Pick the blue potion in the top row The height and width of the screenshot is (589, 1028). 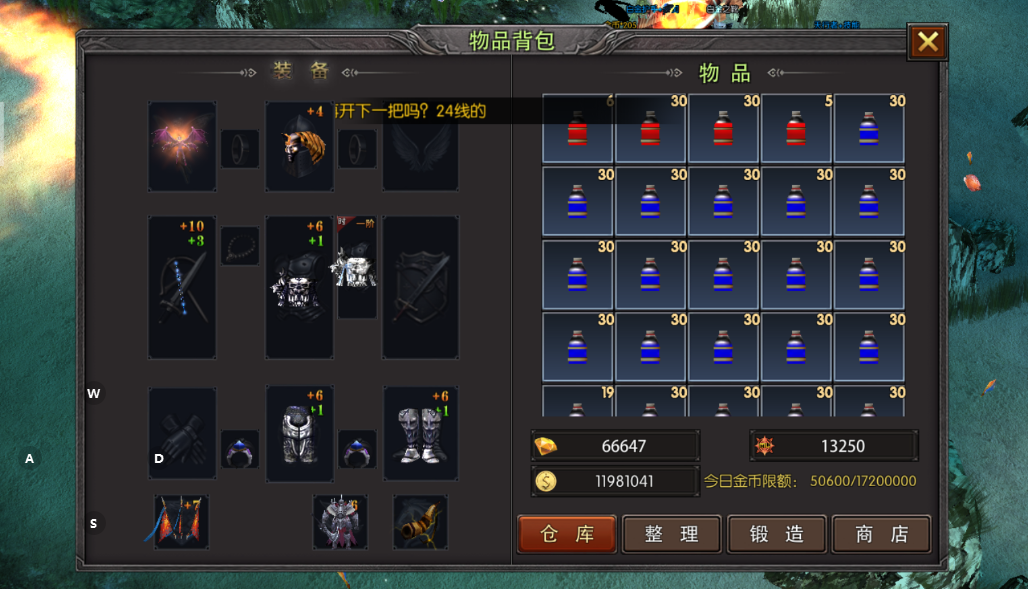pos(869,128)
